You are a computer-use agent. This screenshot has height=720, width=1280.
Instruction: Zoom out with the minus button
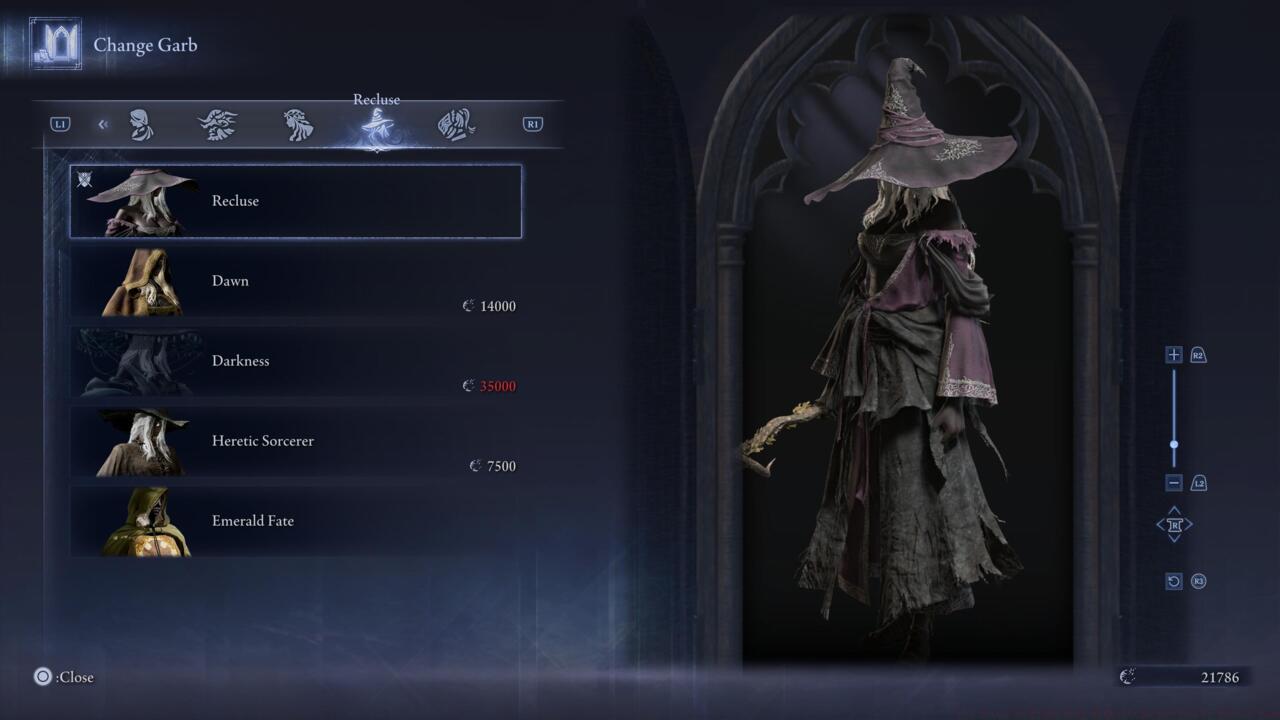click(x=1174, y=483)
